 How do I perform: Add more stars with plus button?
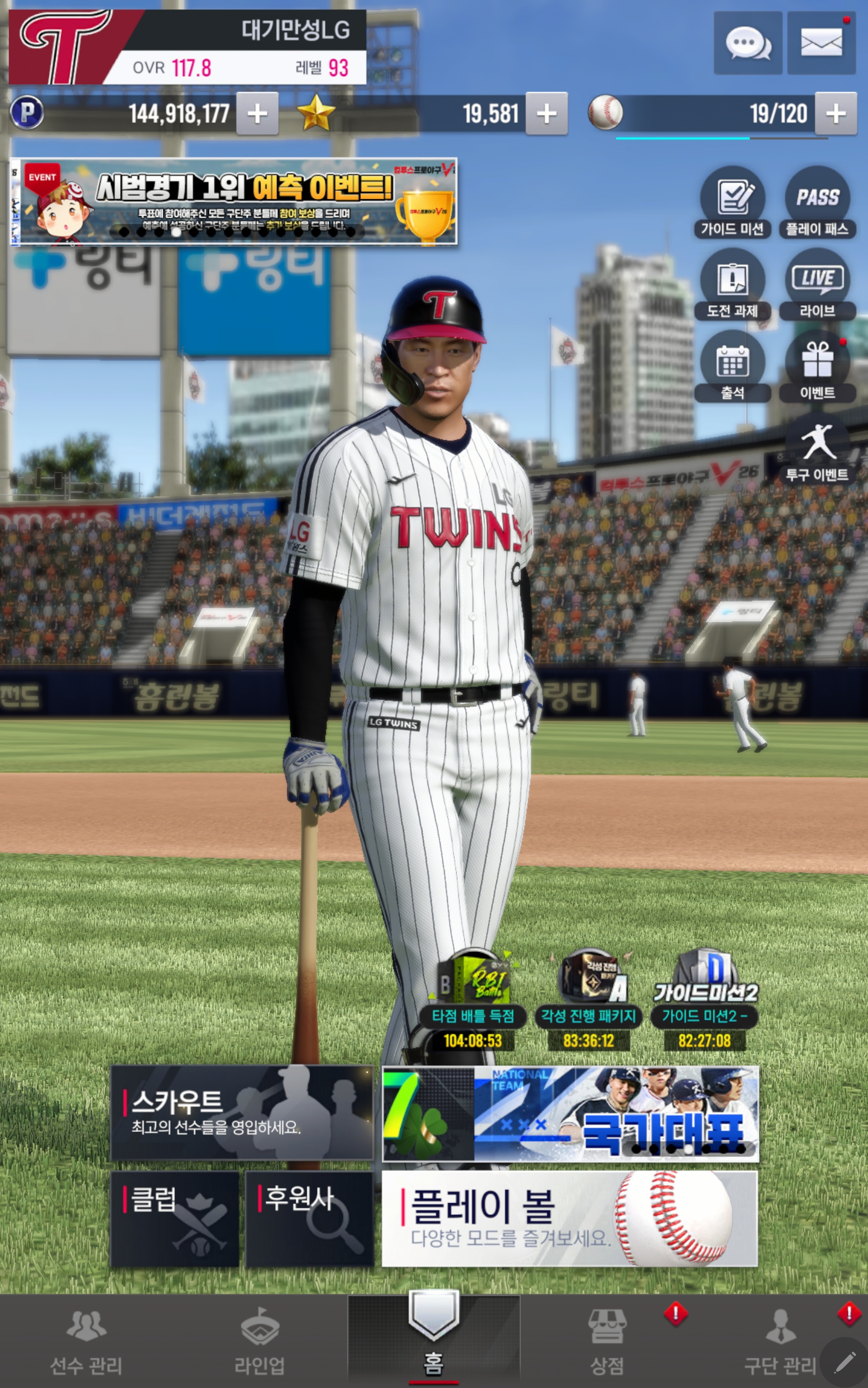546,113
